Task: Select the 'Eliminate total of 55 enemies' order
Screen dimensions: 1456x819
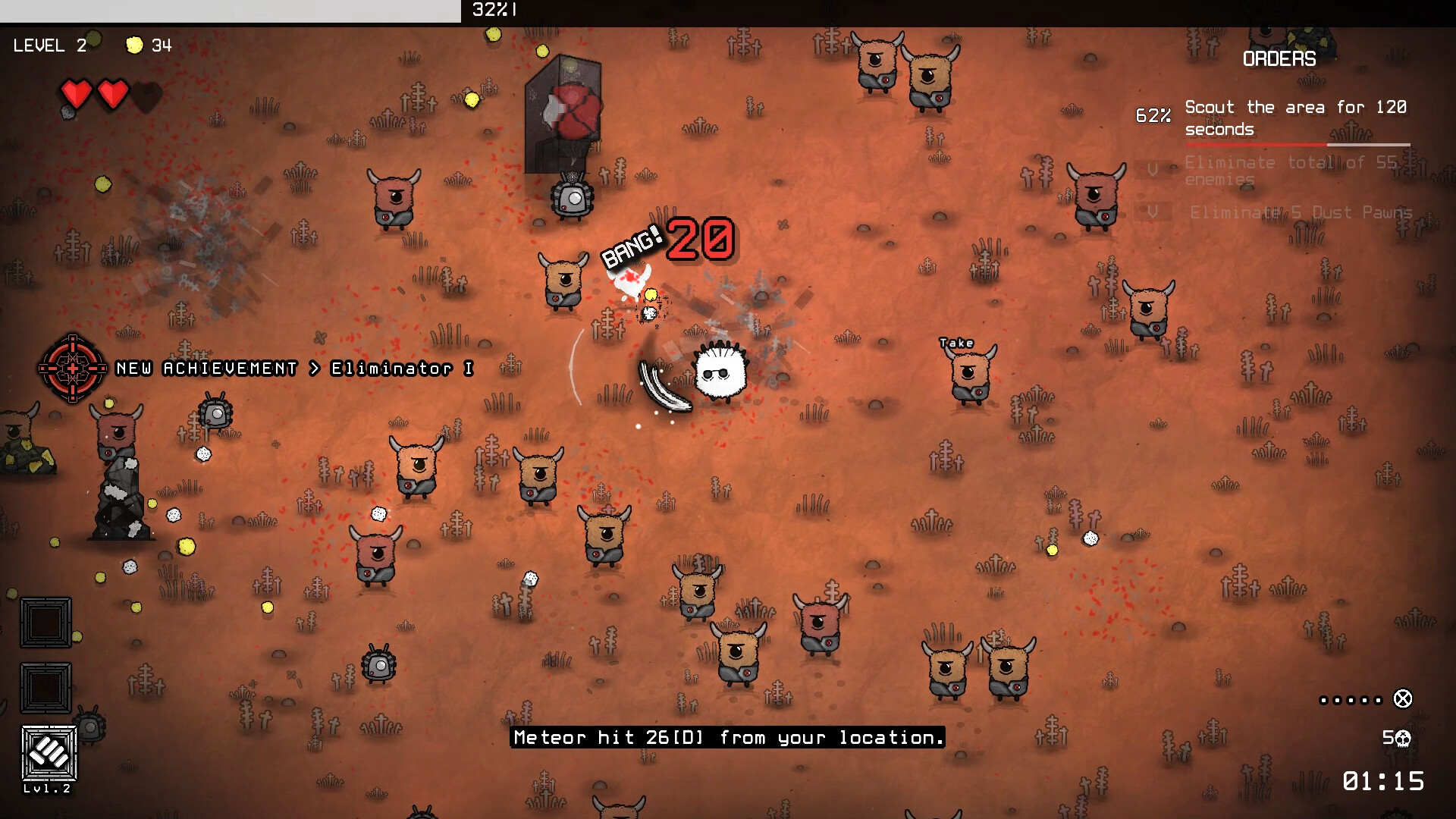Action: [1290, 171]
